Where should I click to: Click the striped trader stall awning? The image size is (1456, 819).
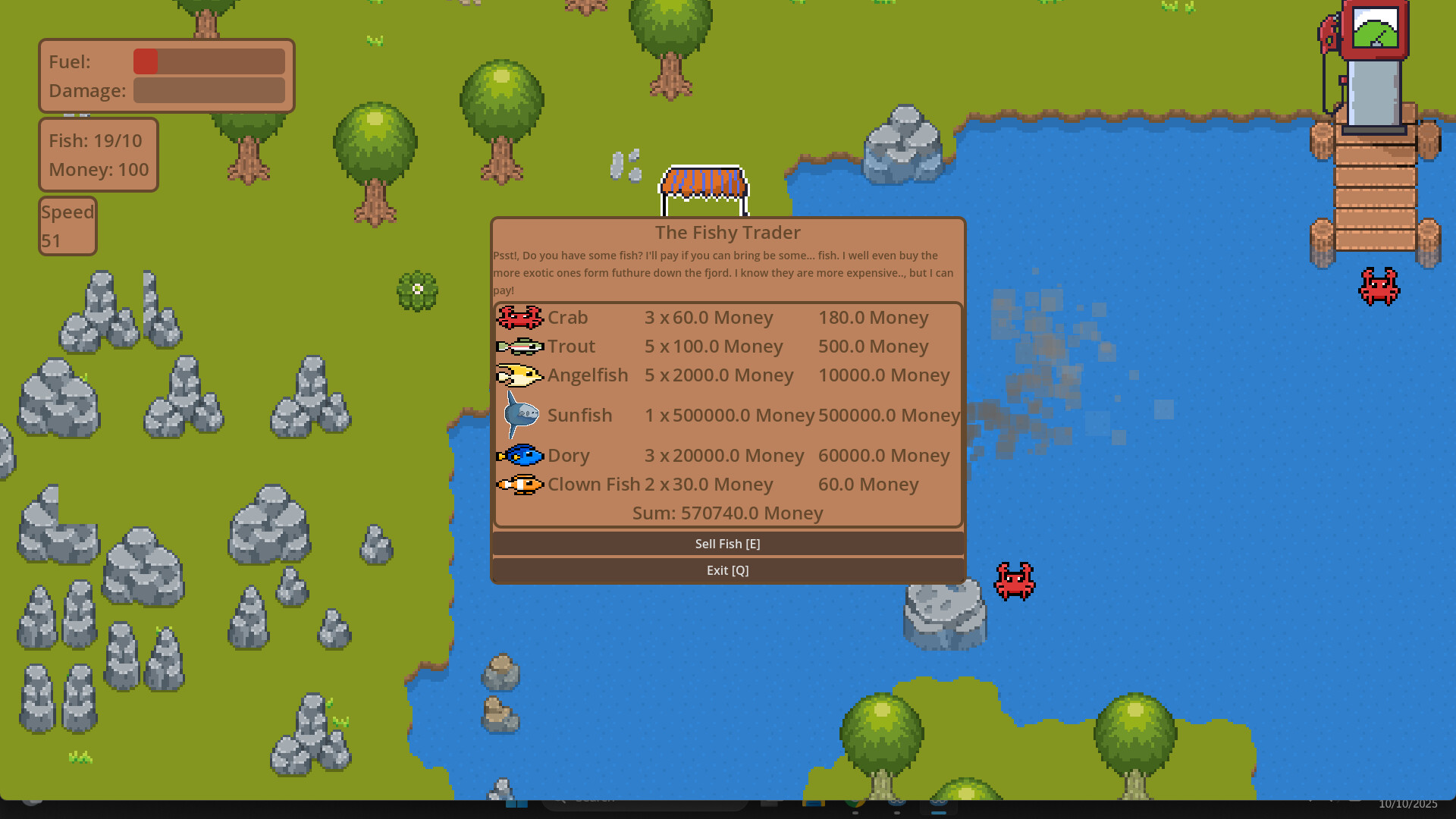[704, 182]
